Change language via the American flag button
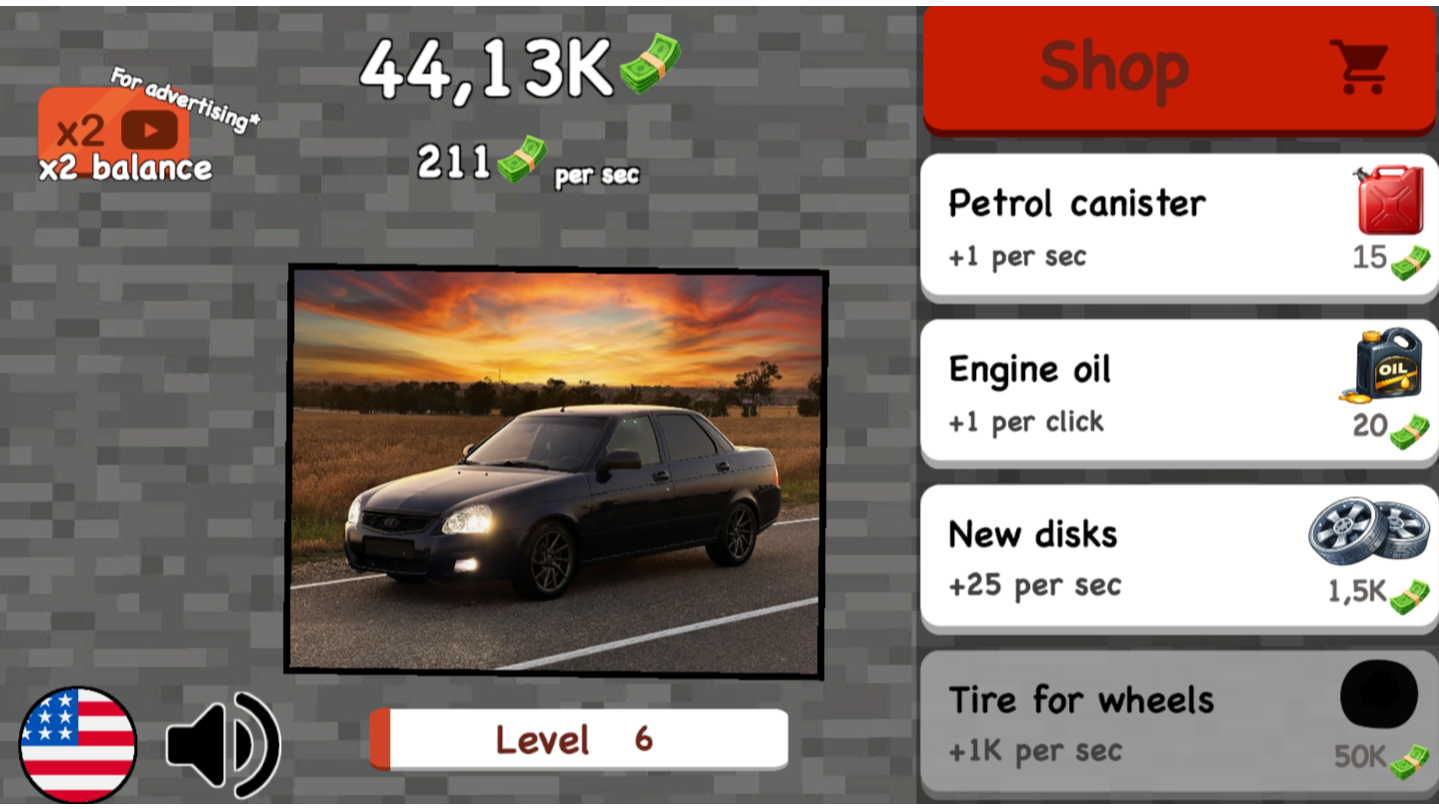 [78, 740]
